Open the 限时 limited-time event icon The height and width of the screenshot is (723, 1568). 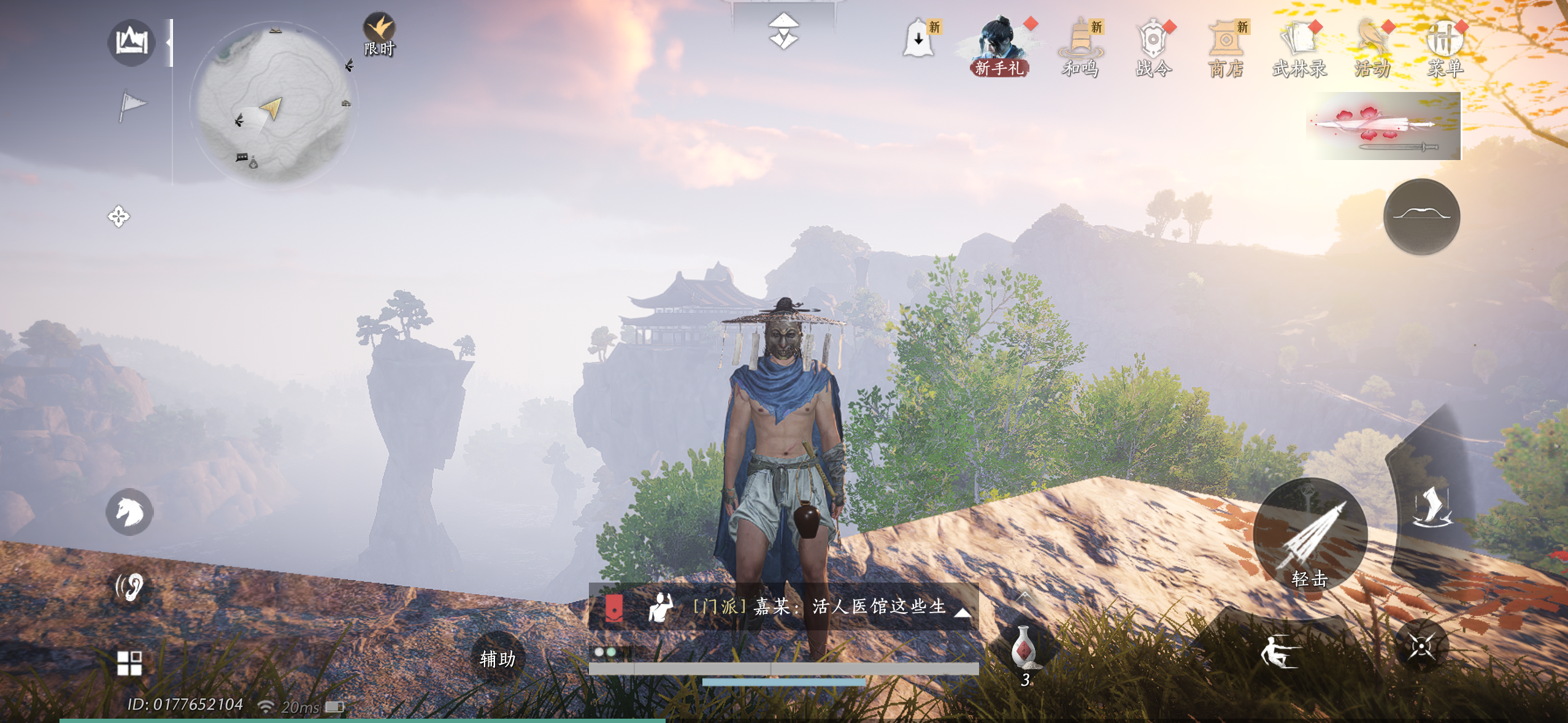(x=379, y=34)
